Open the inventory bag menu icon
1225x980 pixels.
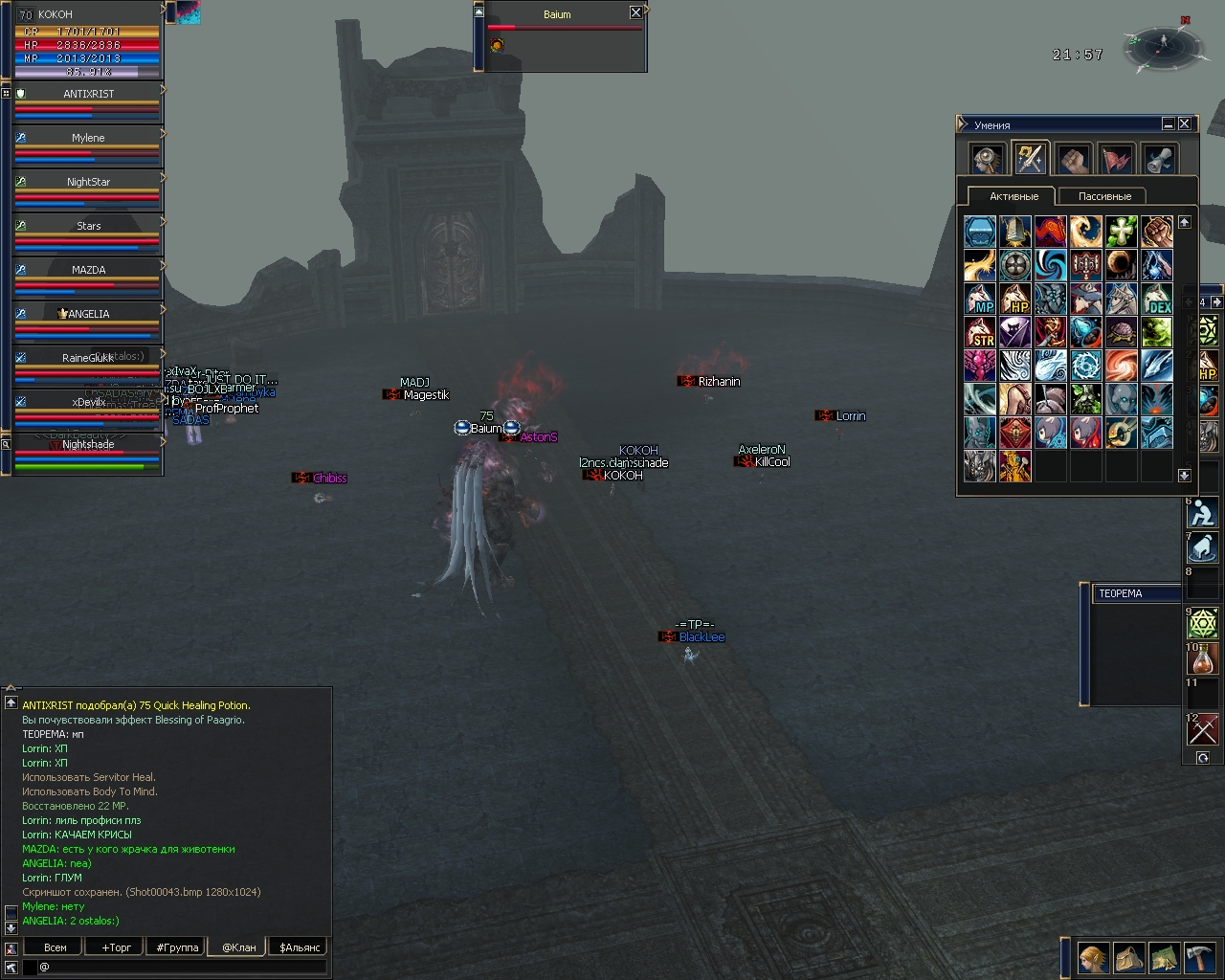[1128, 958]
